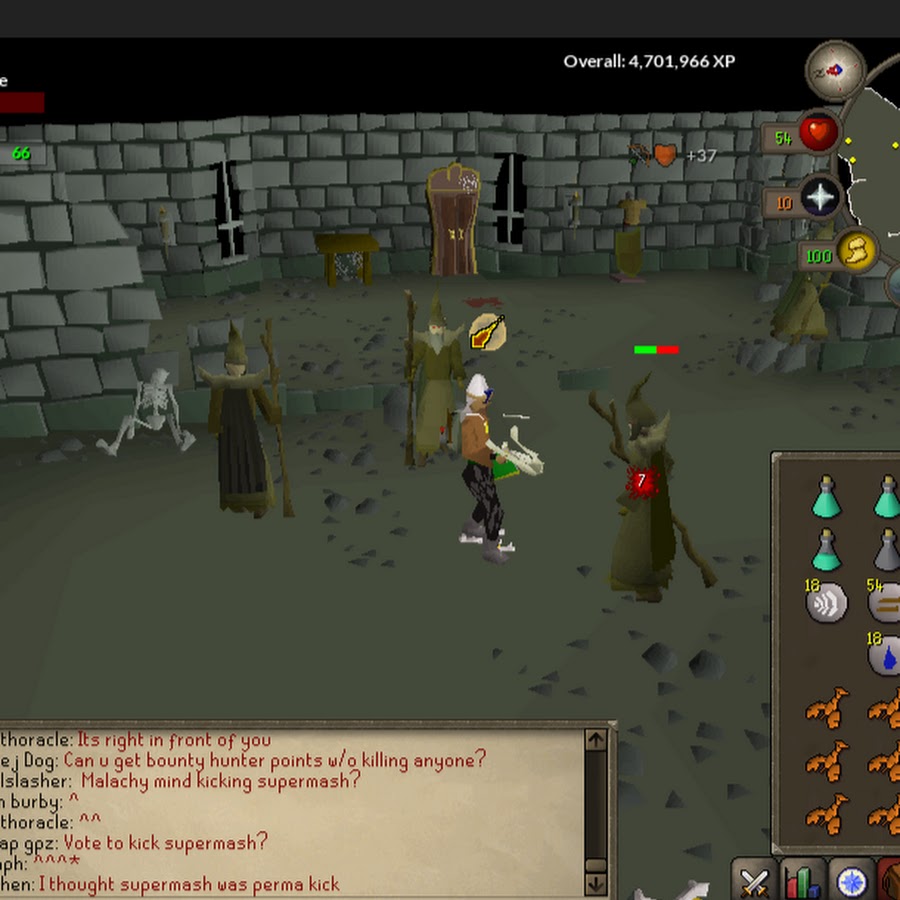This screenshot has width=900, height=900.
Task: Toggle quick prayers on the prayer orb
Action: pos(820,198)
